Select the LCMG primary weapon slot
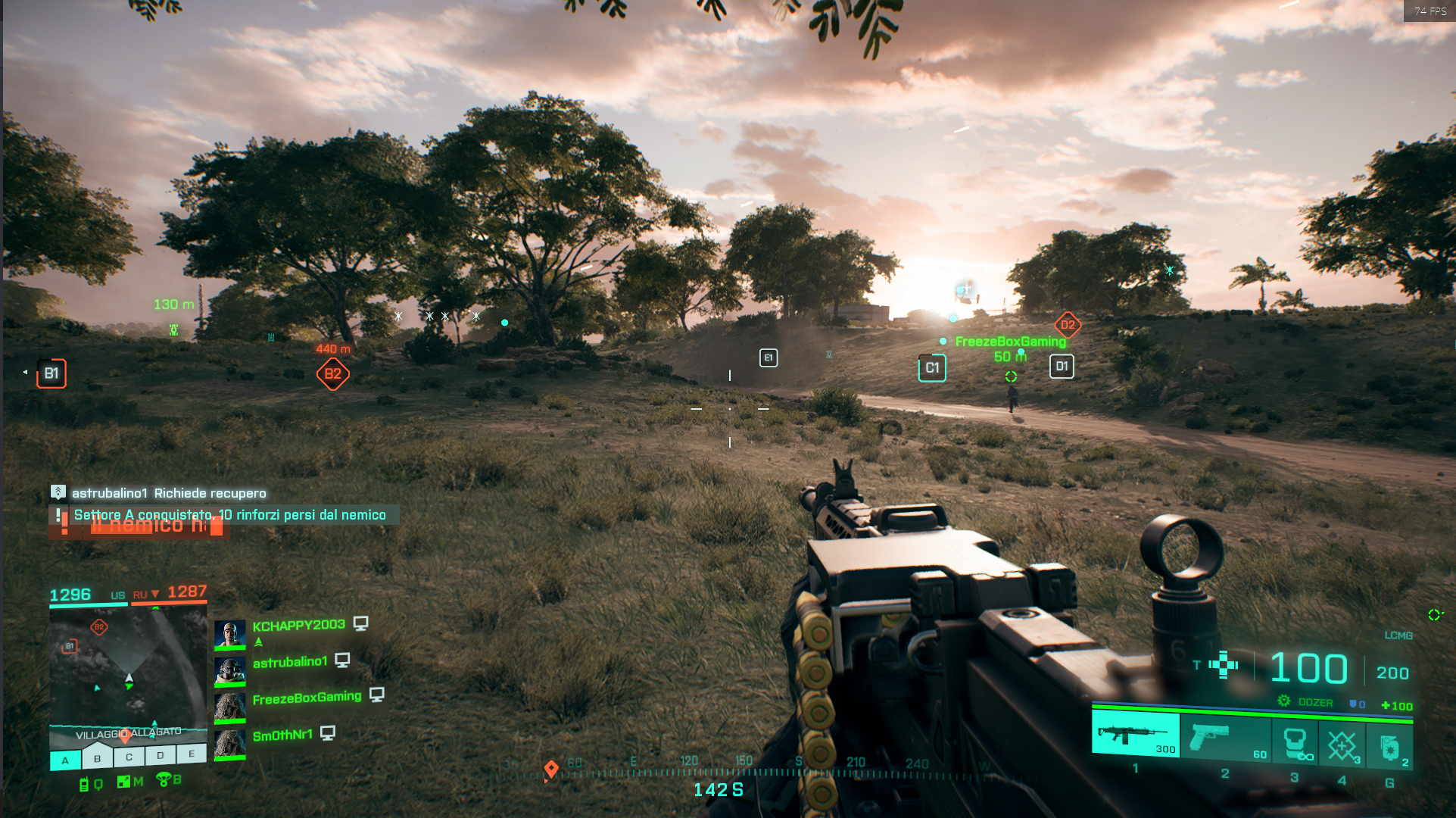This screenshot has height=818, width=1456. click(1135, 735)
